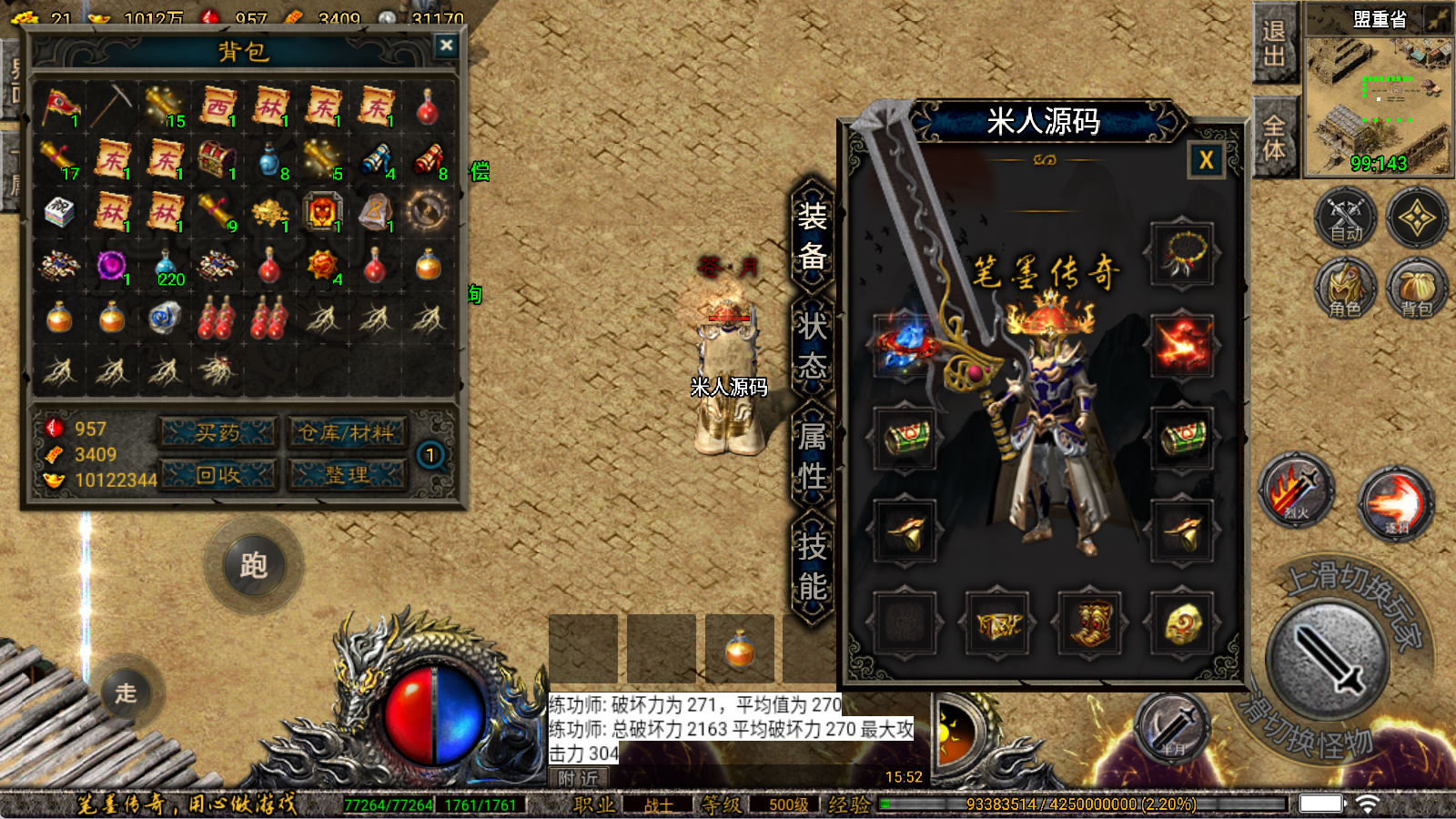Open the 属性 attributes tab
This screenshot has width=1456, height=819.
[813, 457]
